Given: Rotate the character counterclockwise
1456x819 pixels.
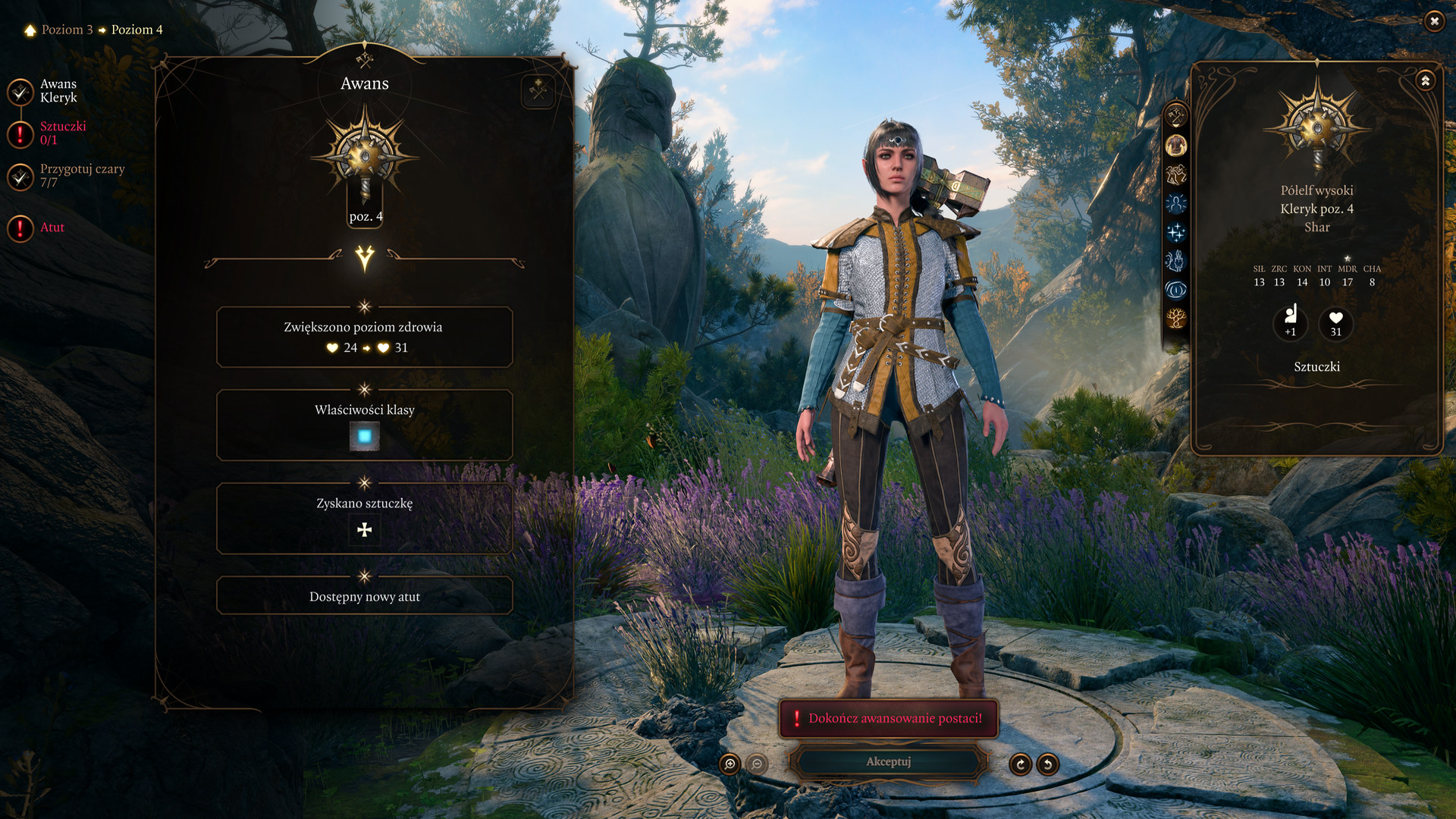Looking at the screenshot, I should pyautogui.click(x=1047, y=764).
